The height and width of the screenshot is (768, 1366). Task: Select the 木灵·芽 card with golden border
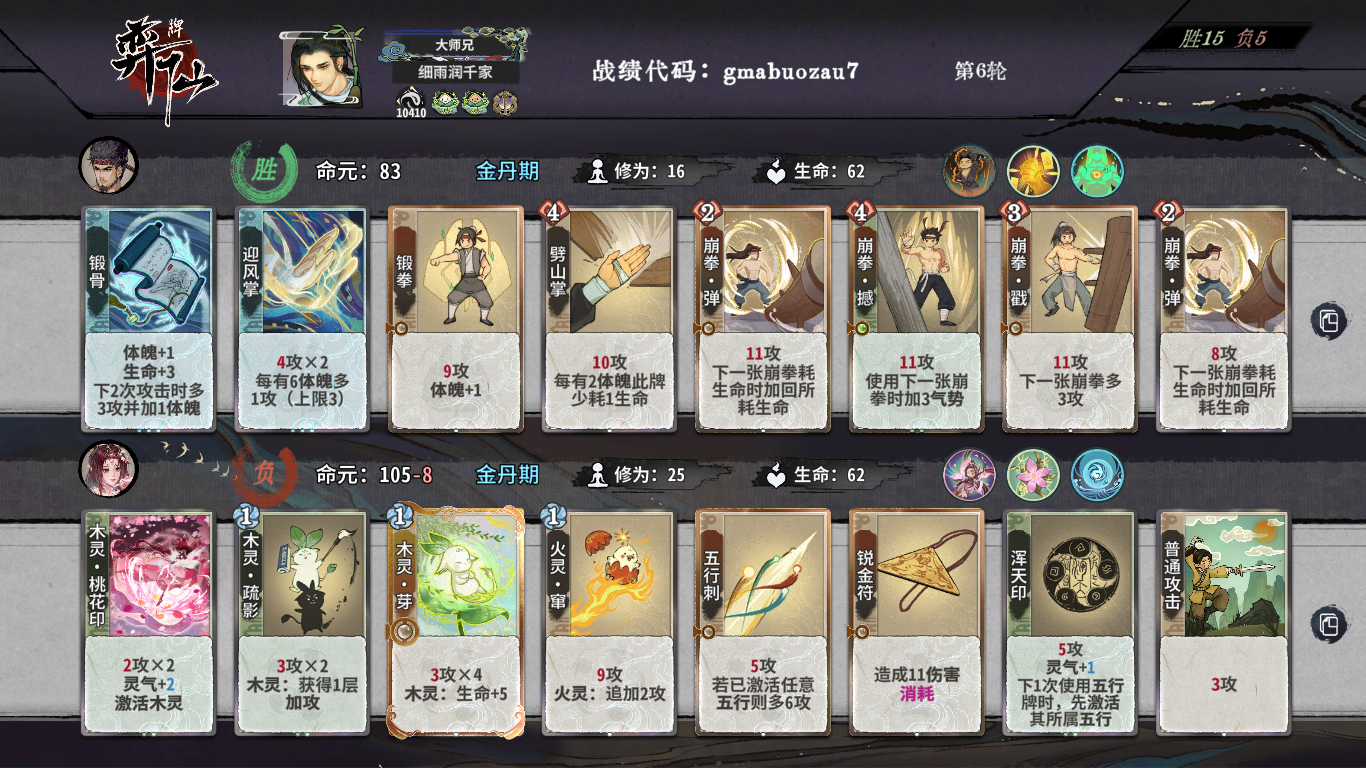[x=455, y=620]
